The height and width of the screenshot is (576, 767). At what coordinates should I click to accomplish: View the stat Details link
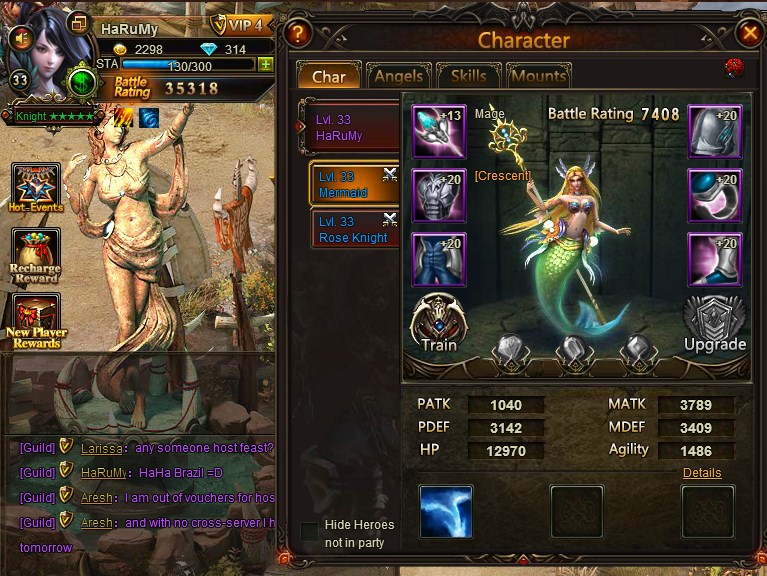[702, 473]
